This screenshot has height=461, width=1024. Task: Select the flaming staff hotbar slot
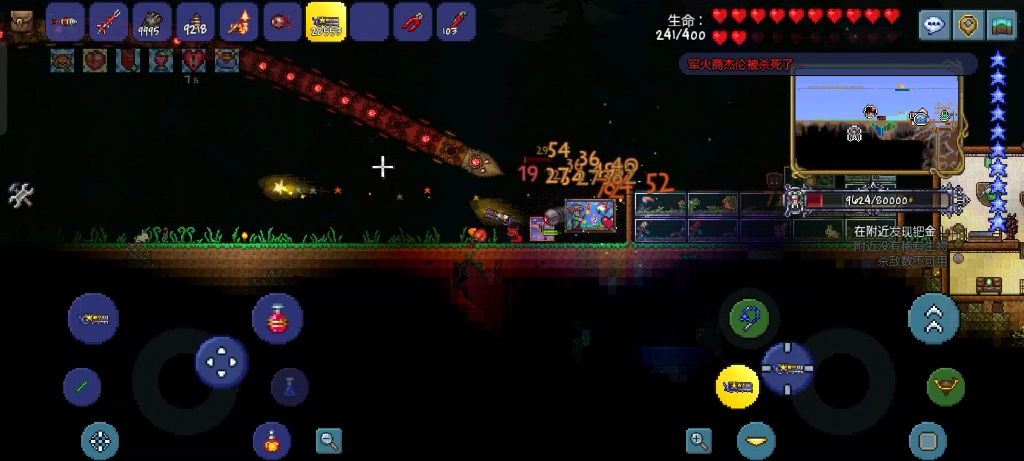(x=238, y=21)
